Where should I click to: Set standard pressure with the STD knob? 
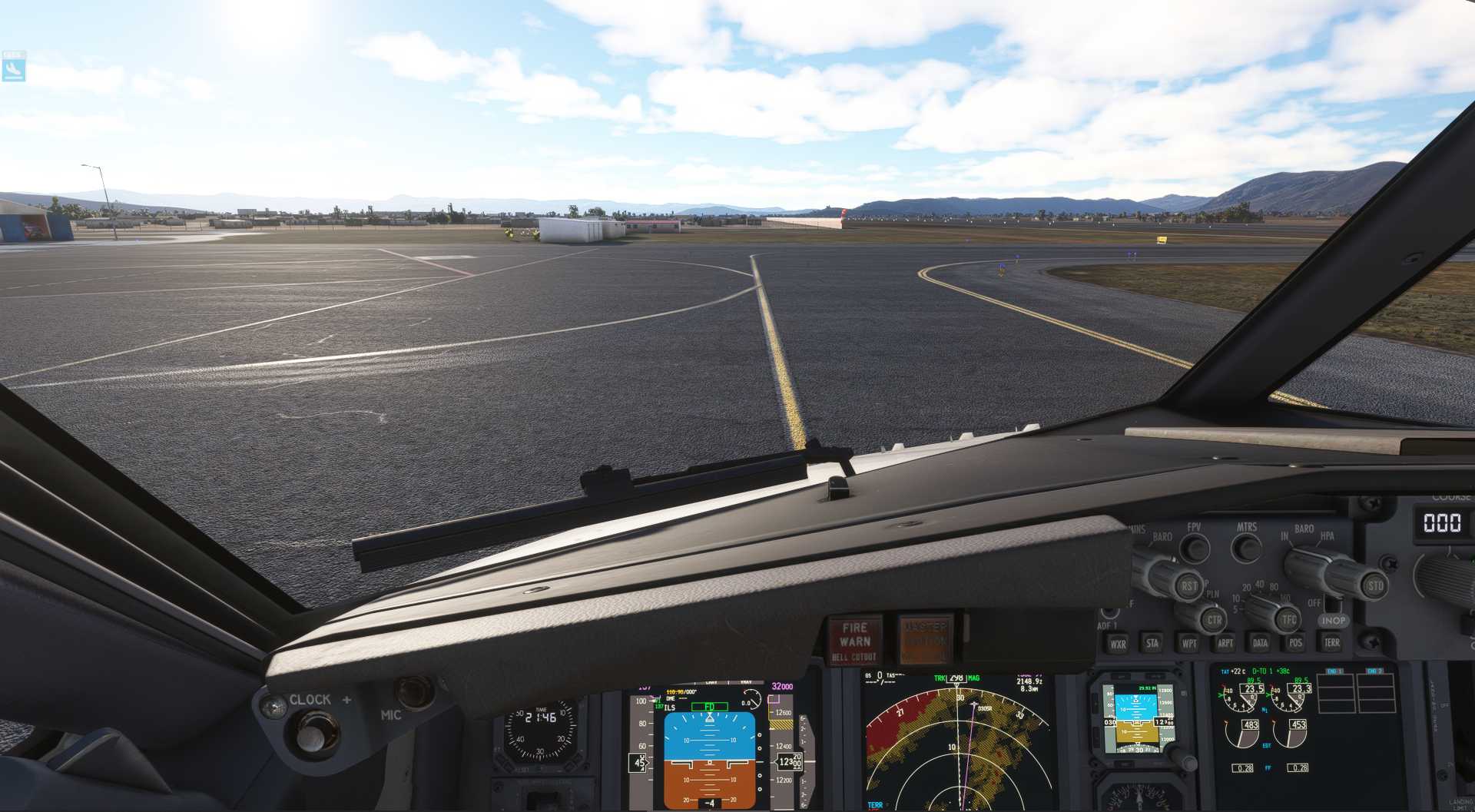[1374, 585]
